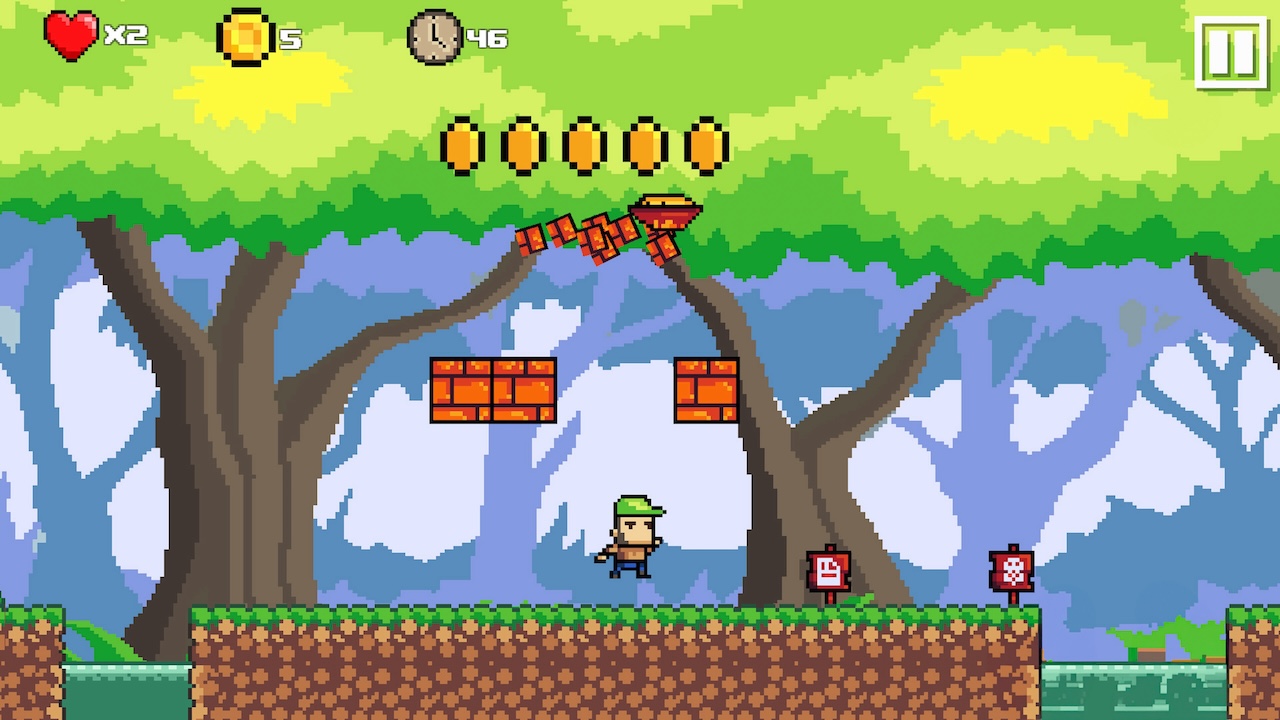
Task: Select the left brick block platform
Action: [493, 390]
